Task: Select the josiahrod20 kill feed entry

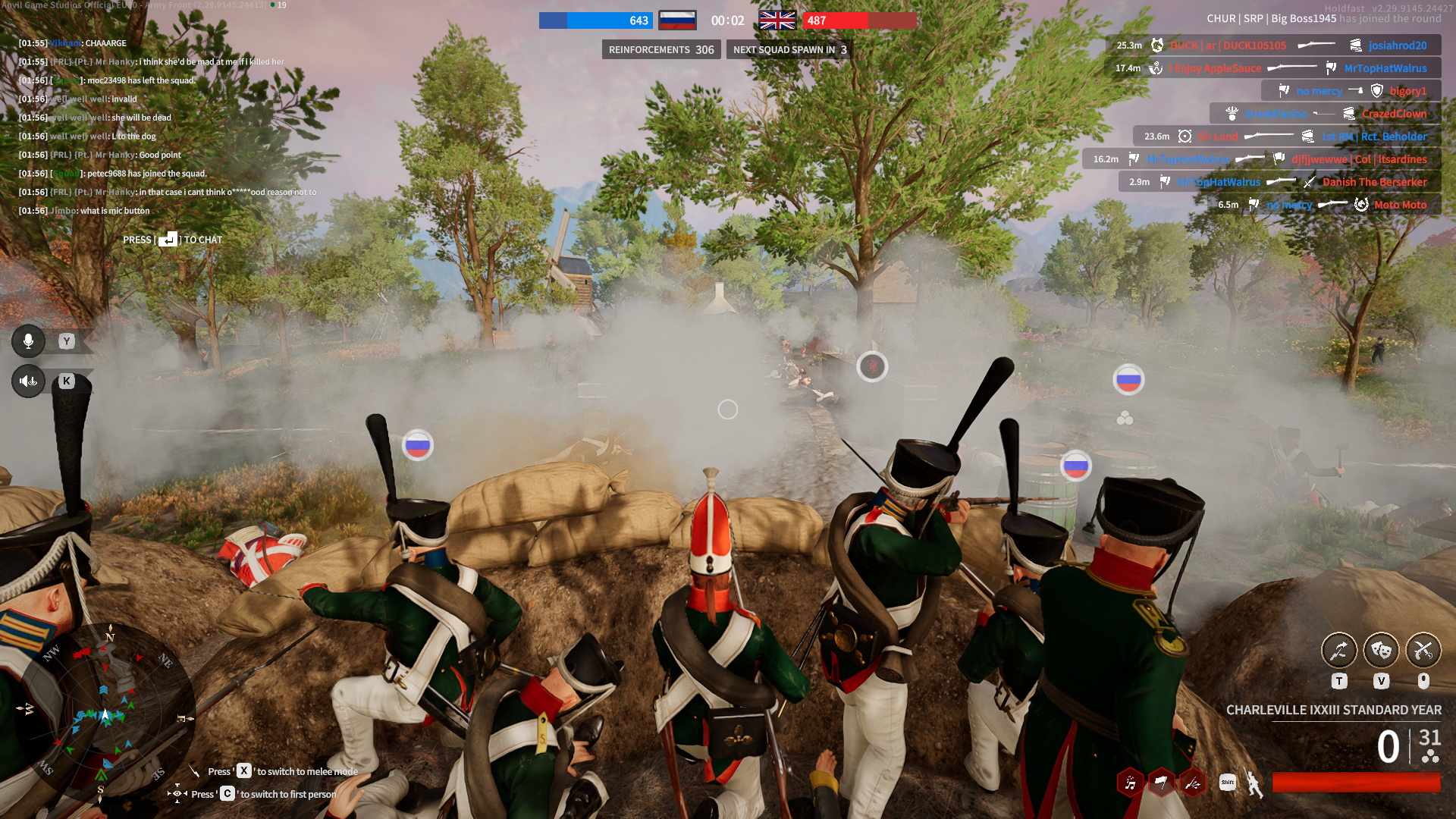Action: (1397, 45)
